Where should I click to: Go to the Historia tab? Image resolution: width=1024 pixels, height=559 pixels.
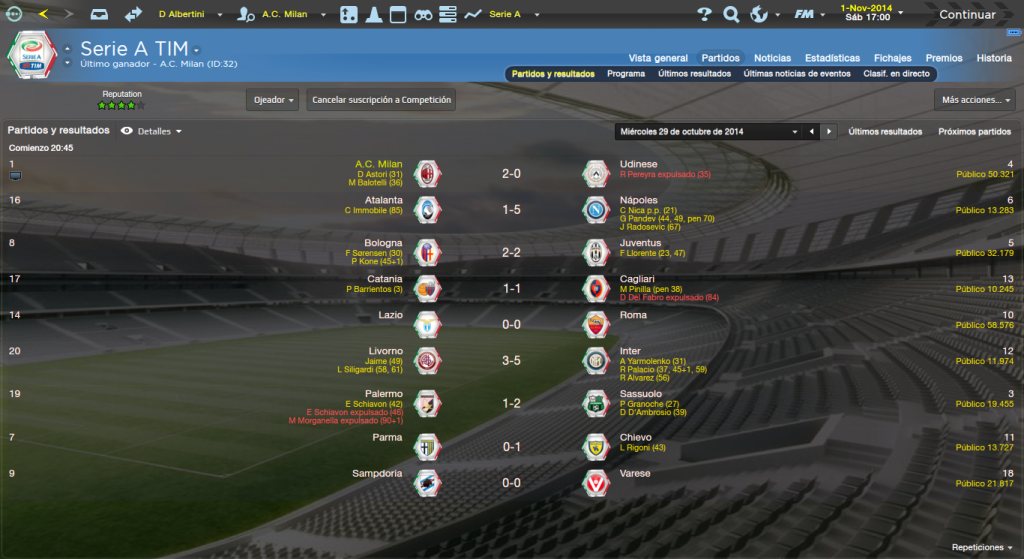pos(994,58)
